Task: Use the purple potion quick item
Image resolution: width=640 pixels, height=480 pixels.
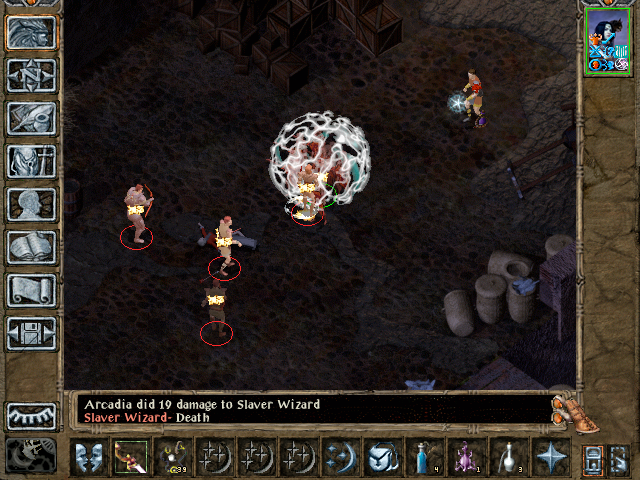Action: (x=465, y=457)
